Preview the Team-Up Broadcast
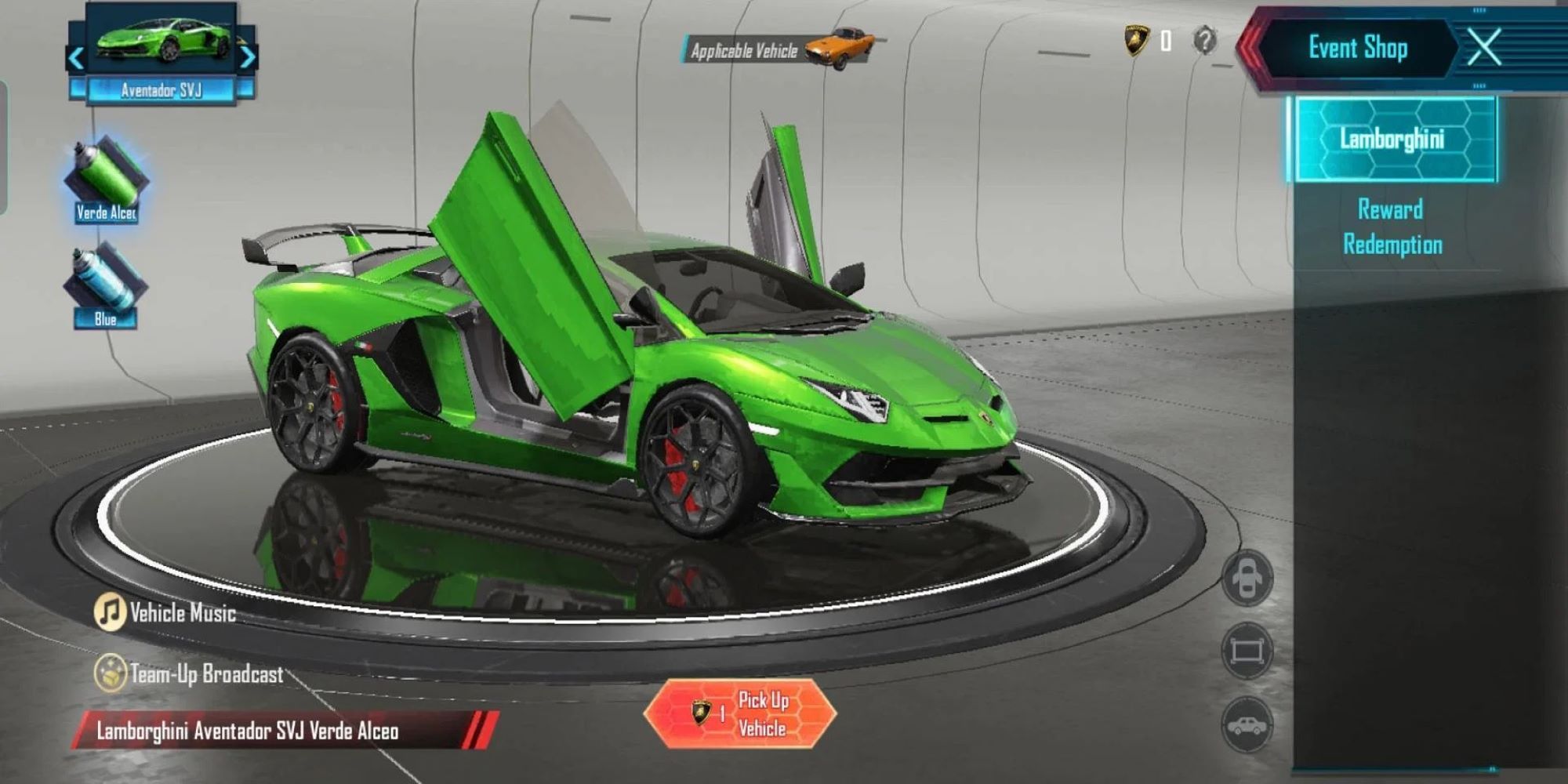1568x784 pixels. [x=189, y=673]
